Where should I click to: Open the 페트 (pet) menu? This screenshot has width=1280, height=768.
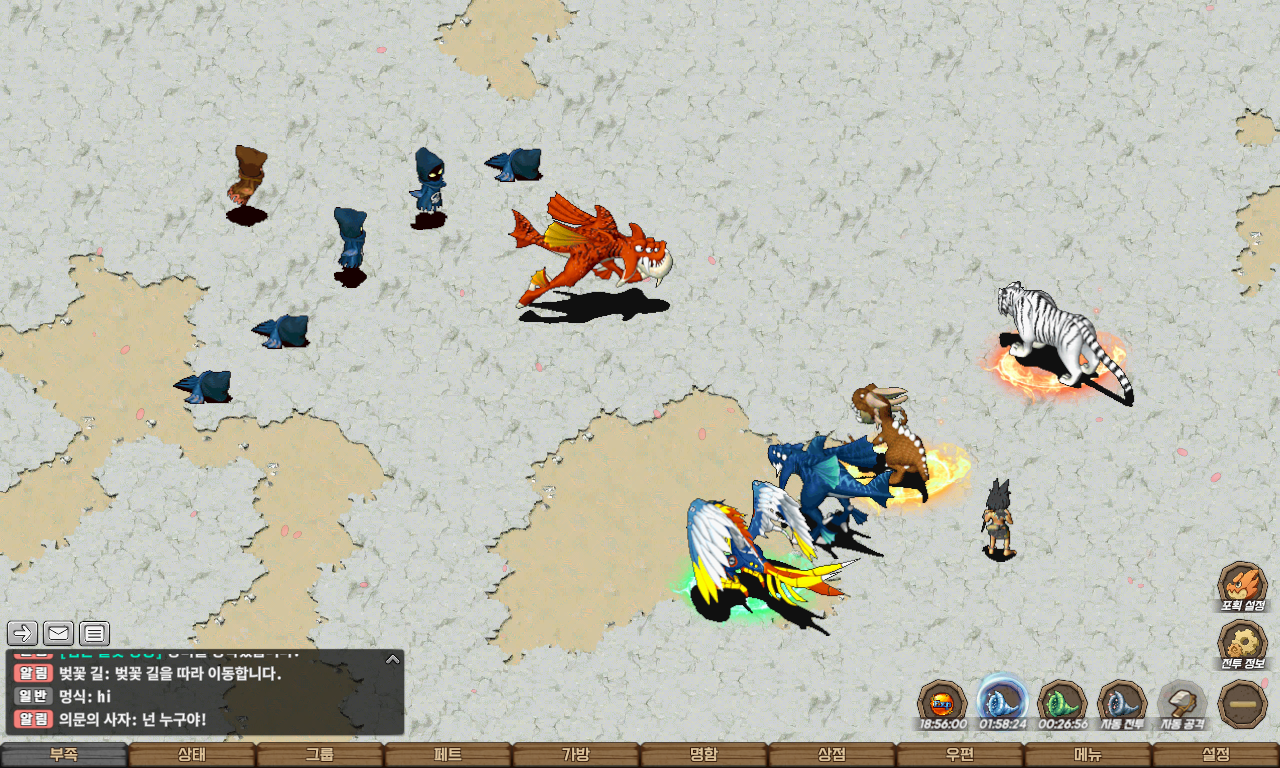448,755
